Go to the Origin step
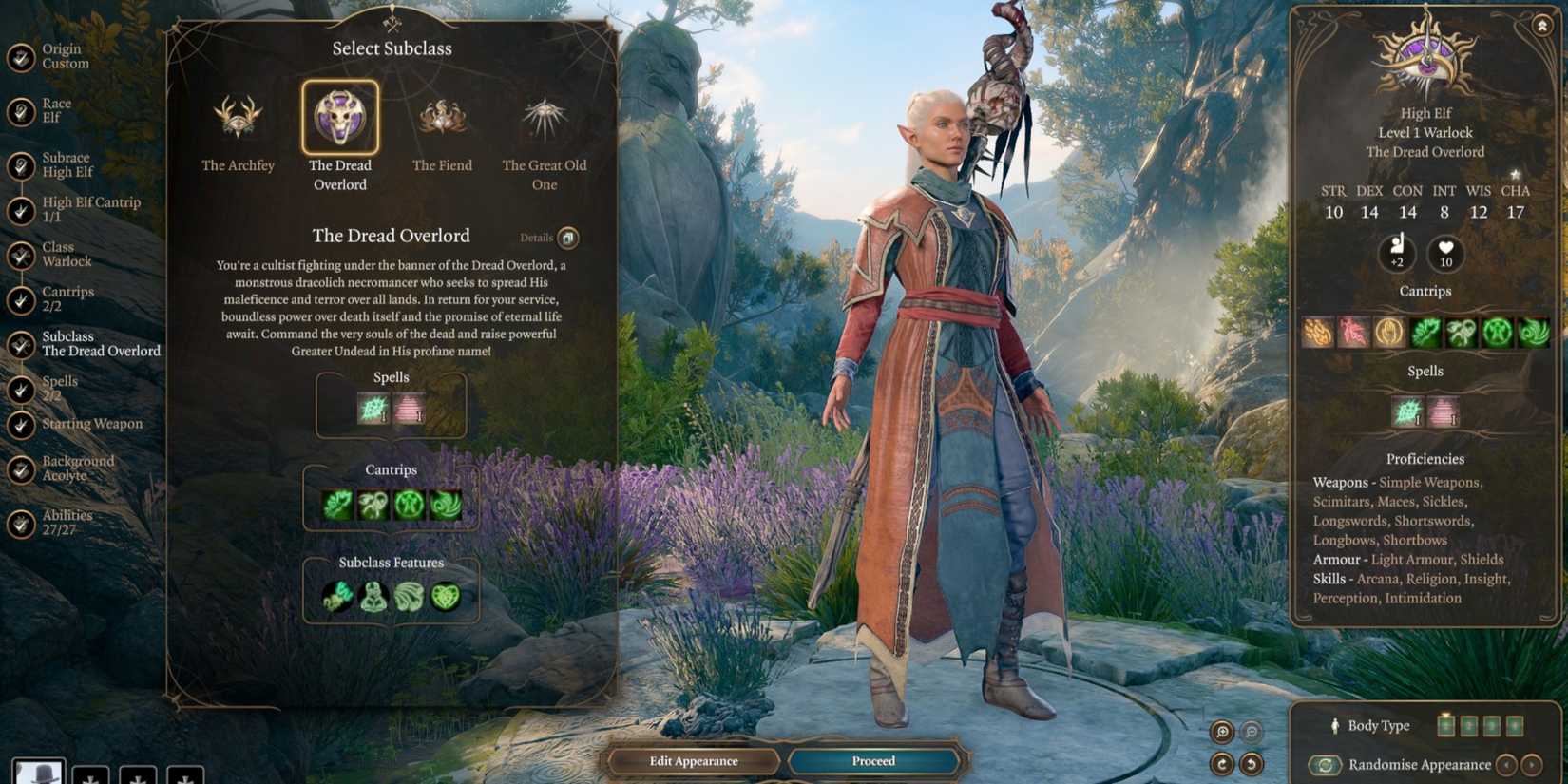 coord(65,57)
